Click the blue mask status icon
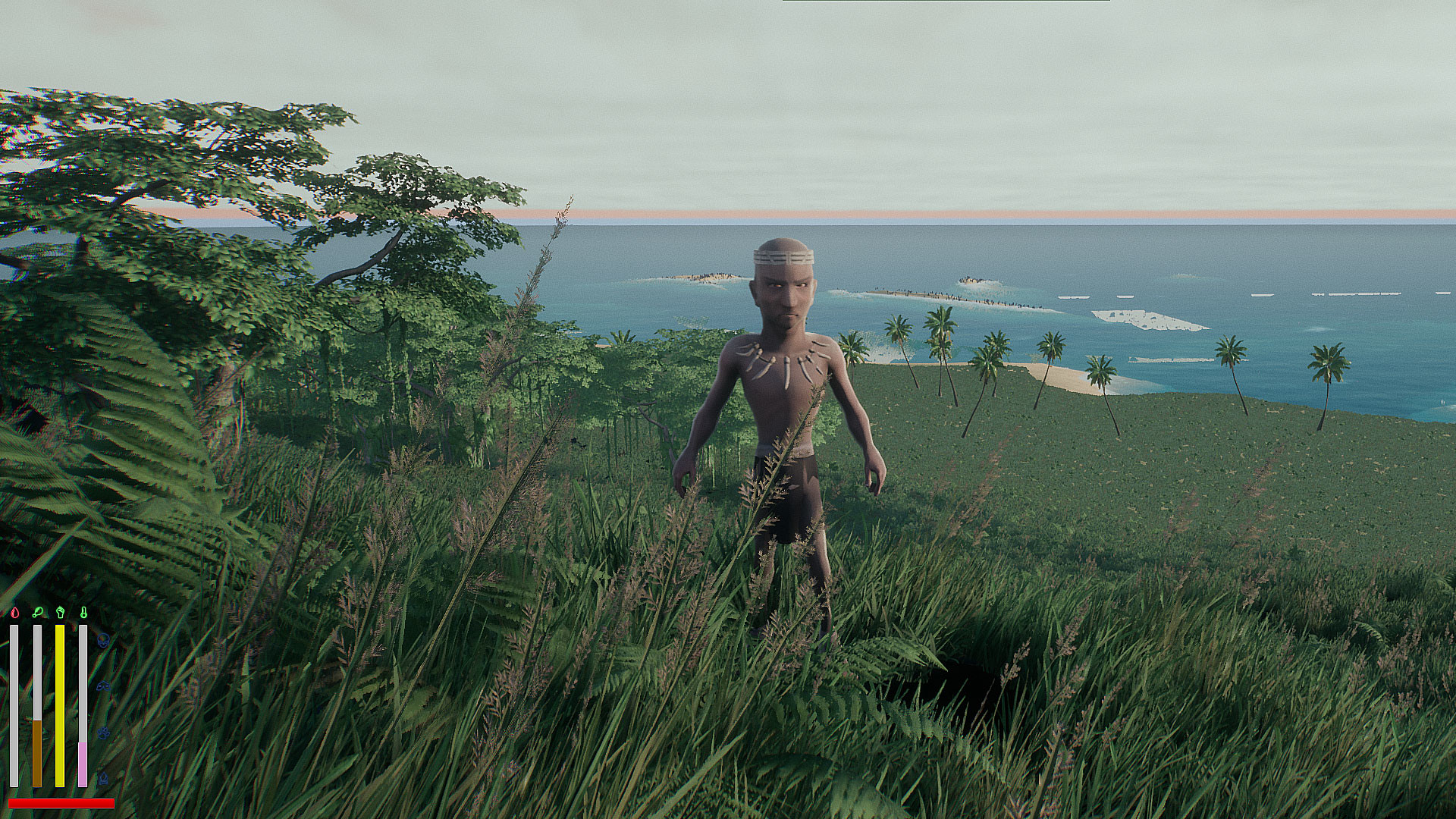Screen dimensions: 1456x819 [103, 686]
